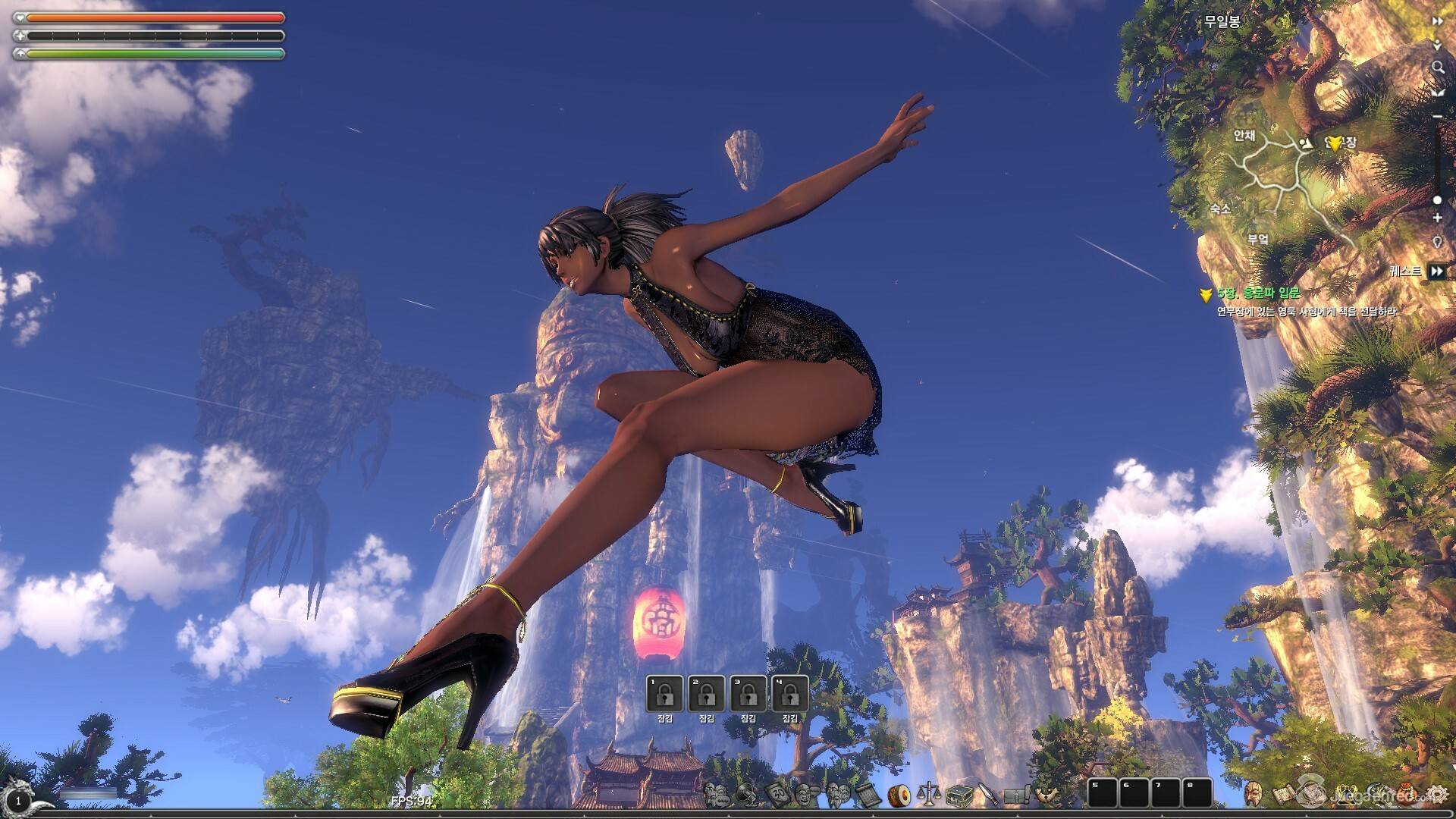Open the scales icon in the bottom toolbar
The width and height of the screenshot is (1456, 819).
tap(928, 794)
